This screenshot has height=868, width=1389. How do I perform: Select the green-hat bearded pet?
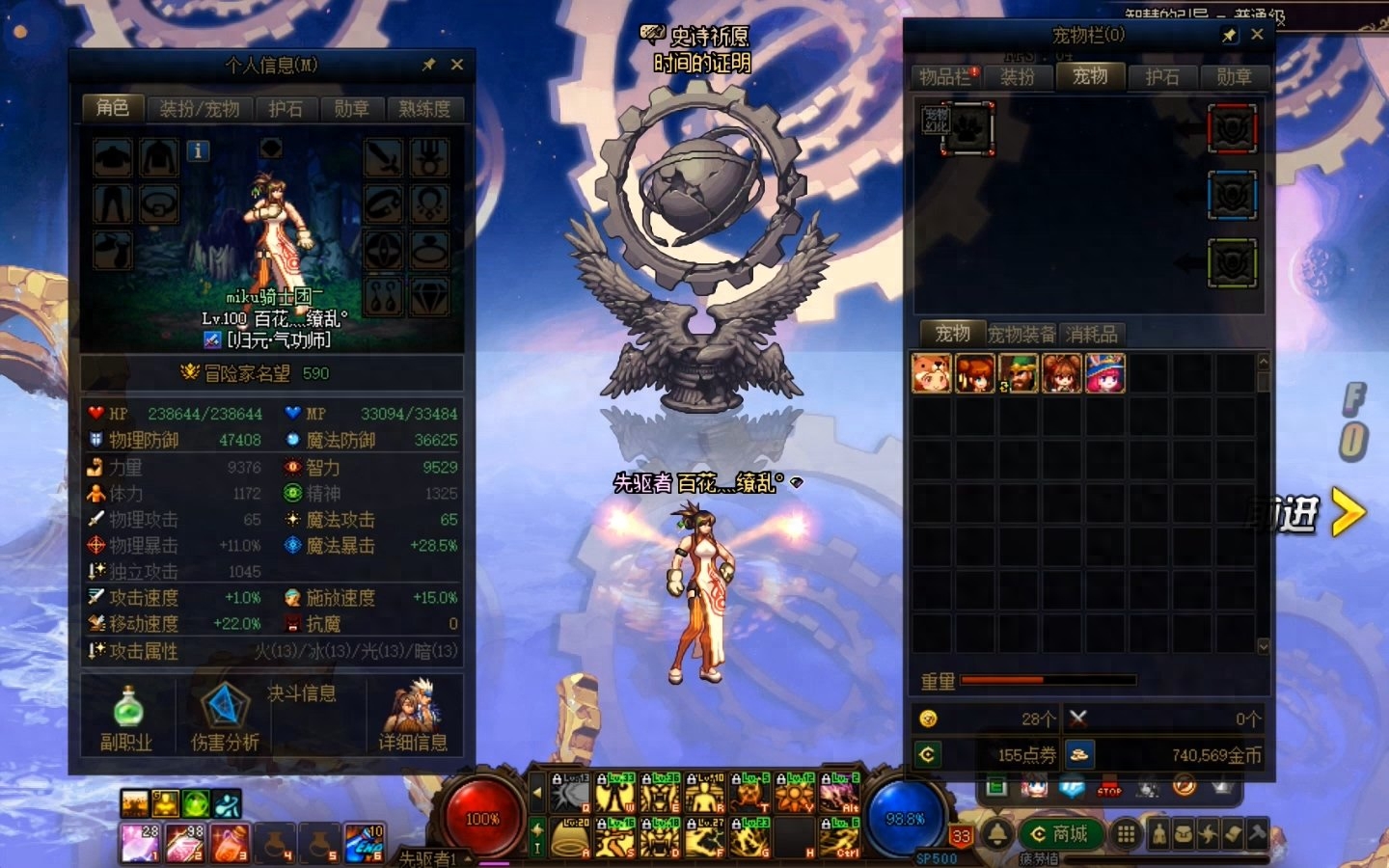[1019, 373]
